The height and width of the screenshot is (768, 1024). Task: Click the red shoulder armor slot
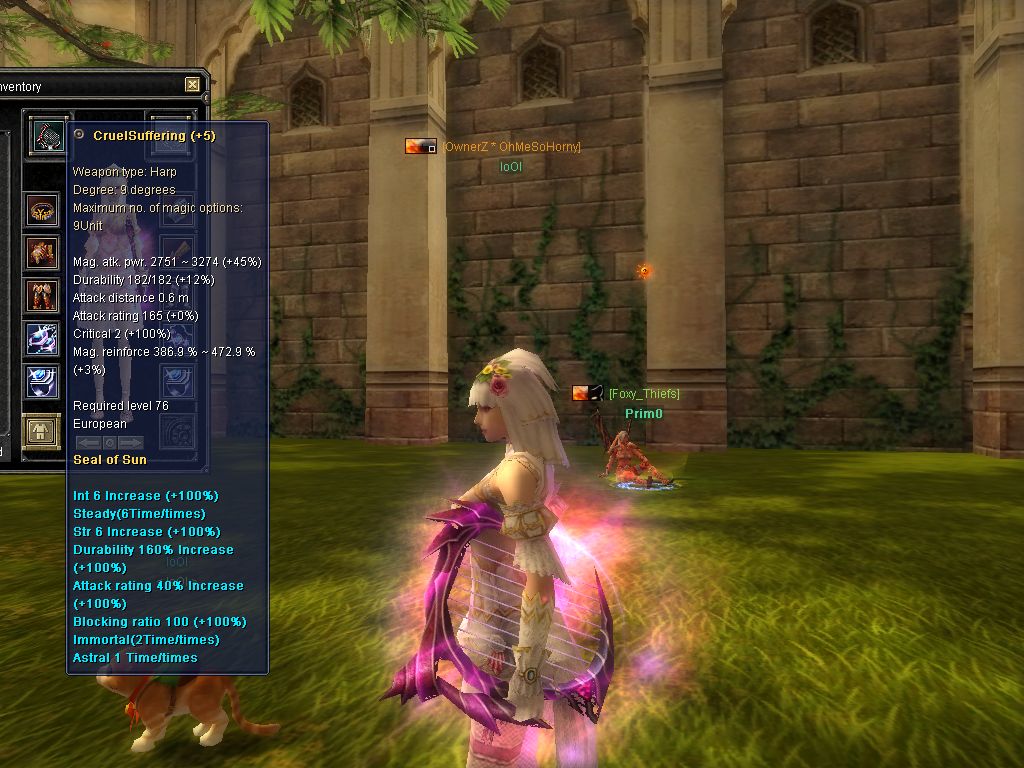tap(42, 254)
